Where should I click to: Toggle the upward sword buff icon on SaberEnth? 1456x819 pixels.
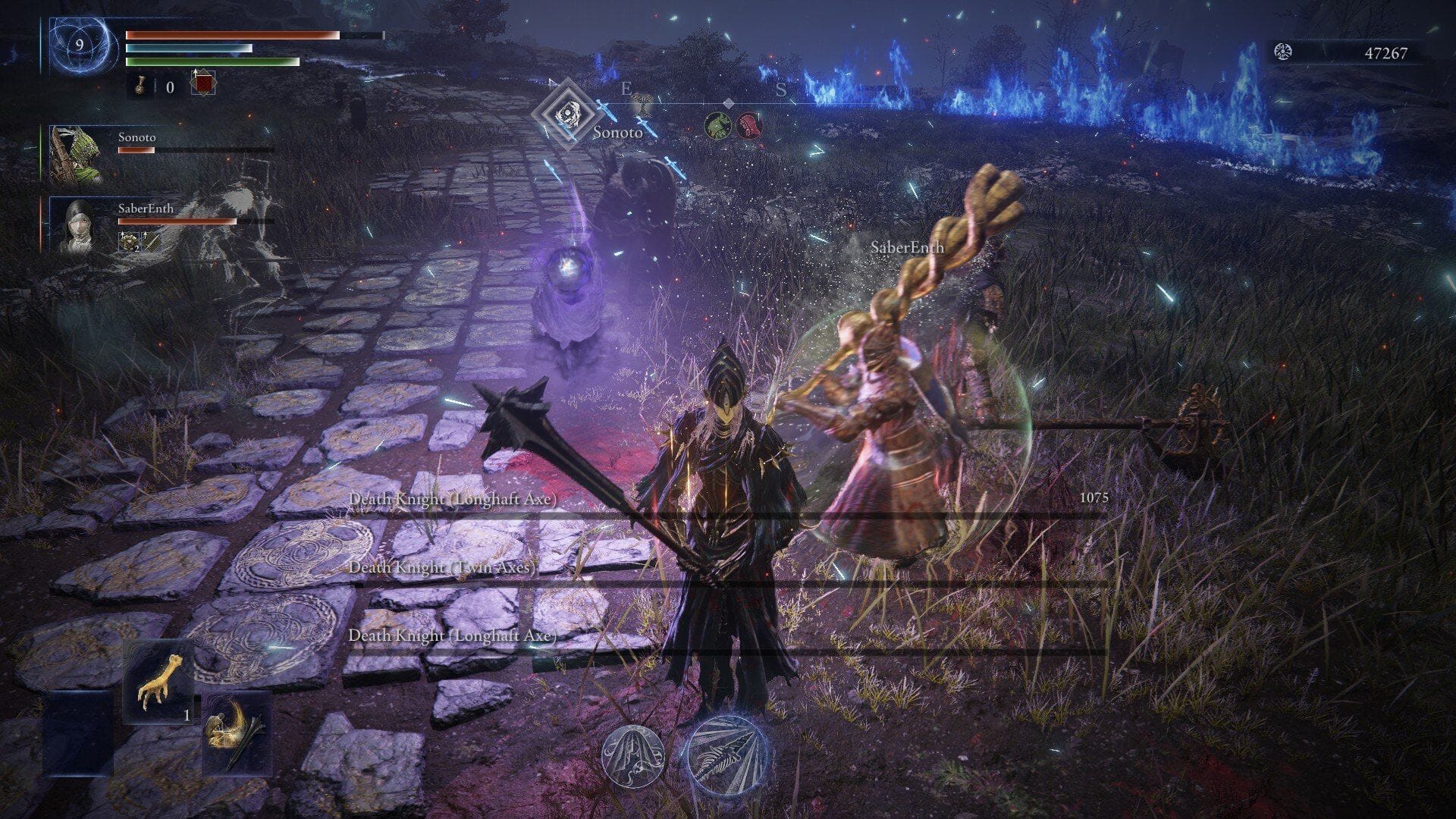(152, 243)
